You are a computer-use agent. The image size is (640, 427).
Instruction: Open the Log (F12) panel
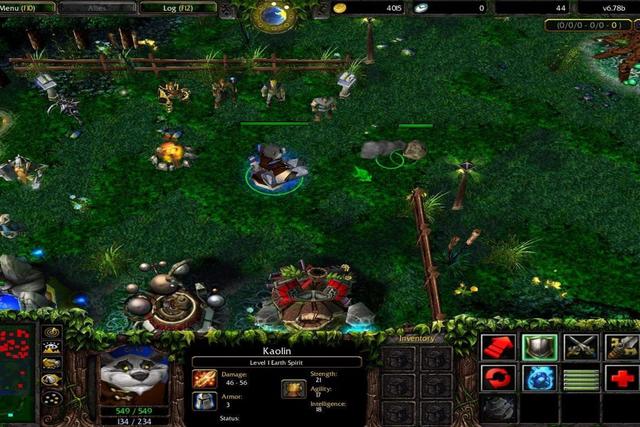tap(176, 7)
